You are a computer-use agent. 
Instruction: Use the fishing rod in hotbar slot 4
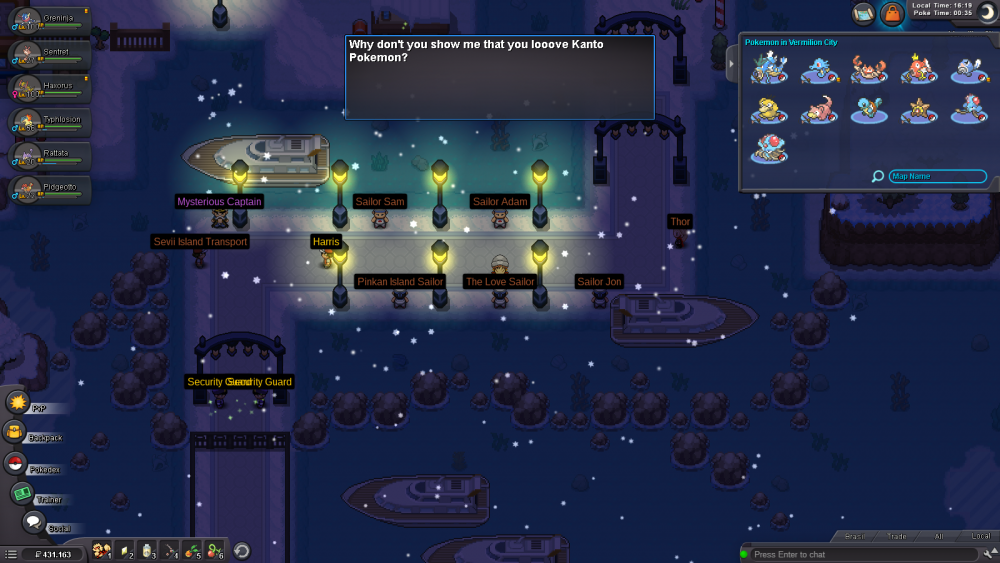coord(171,550)
